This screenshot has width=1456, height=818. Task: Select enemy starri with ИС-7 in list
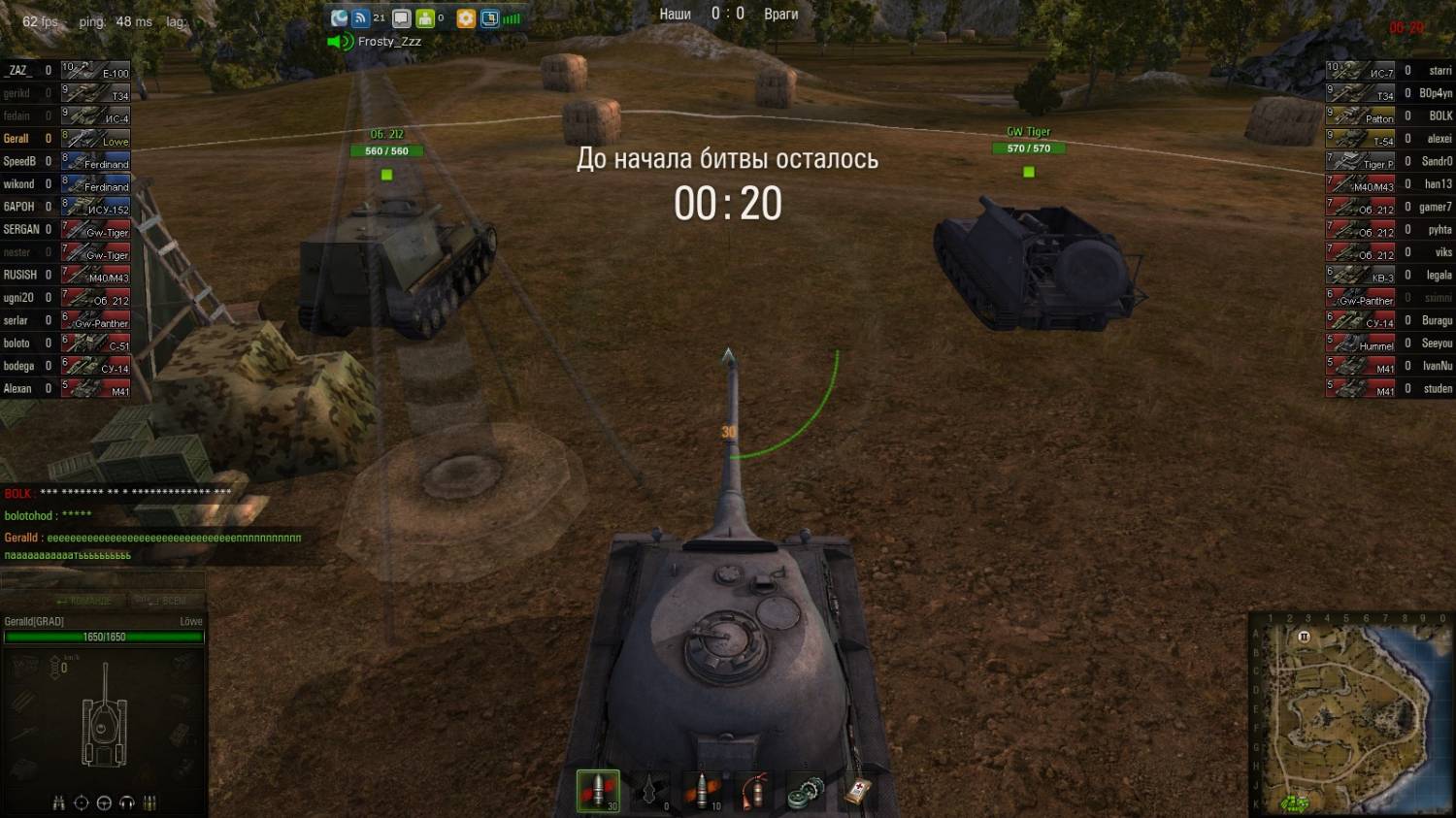pyautogui.click(x=1389, y=71)
